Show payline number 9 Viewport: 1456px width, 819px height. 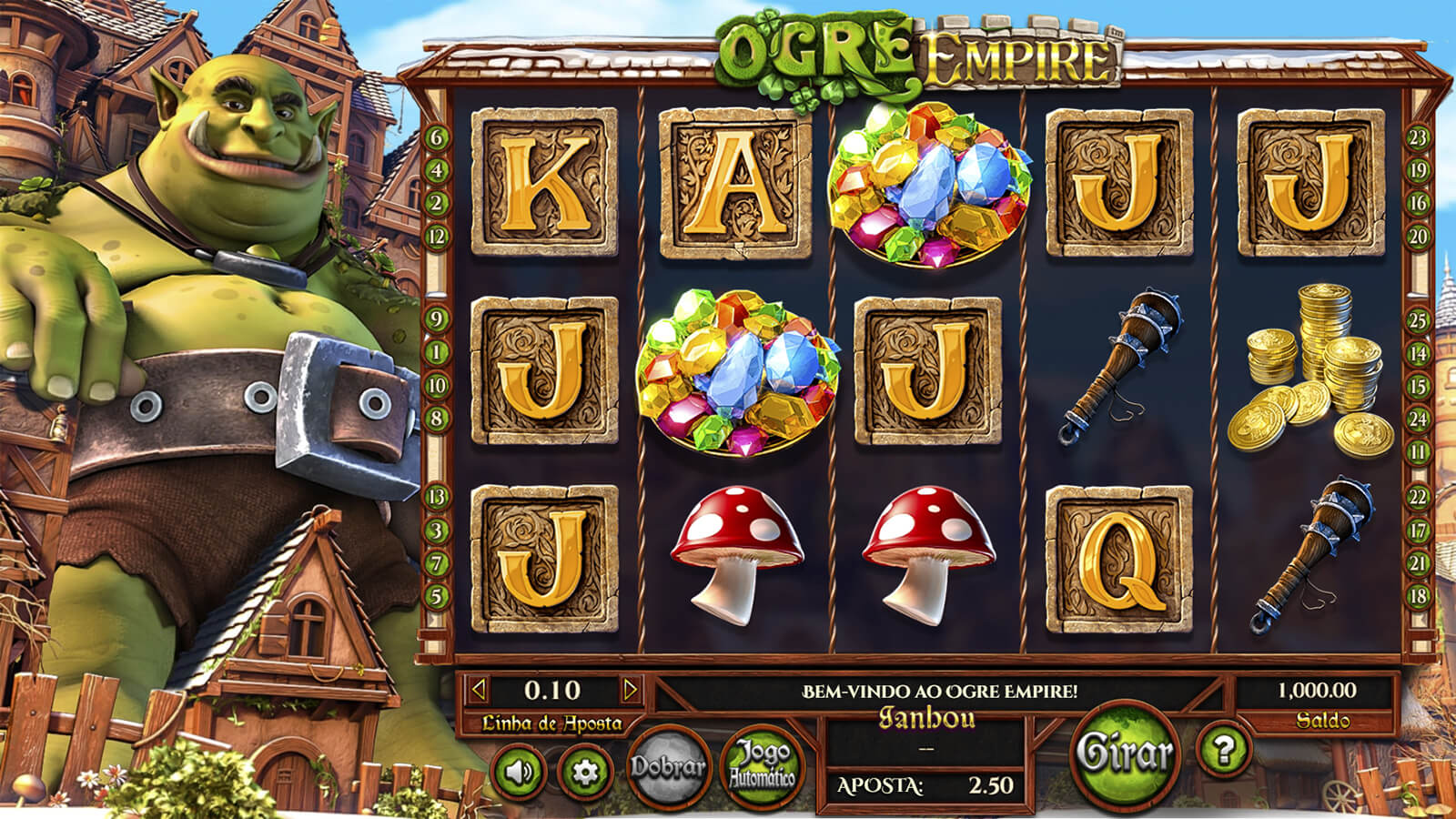438,319
